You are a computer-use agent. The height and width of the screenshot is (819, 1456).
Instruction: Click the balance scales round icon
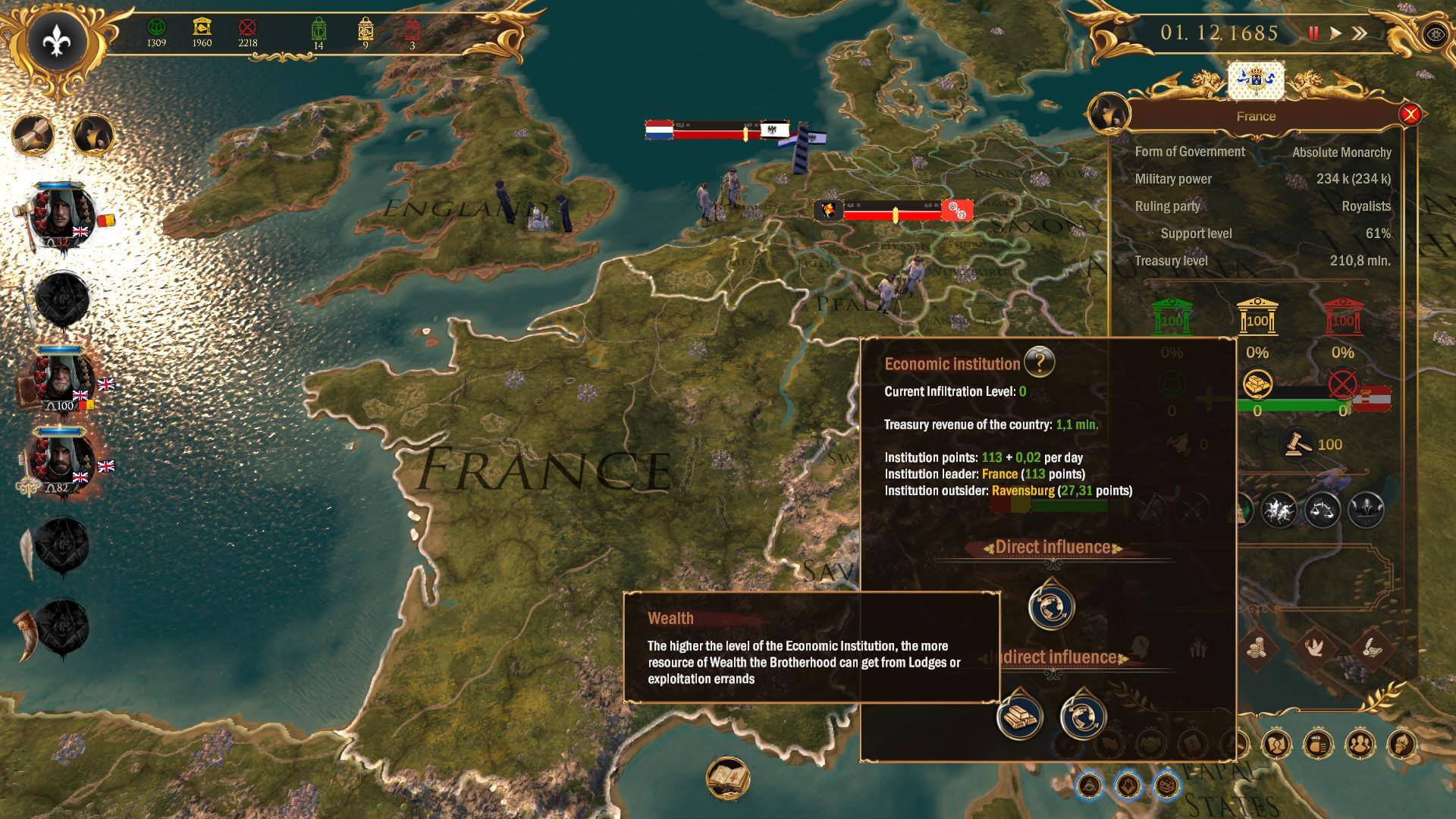click(1322, 510)
